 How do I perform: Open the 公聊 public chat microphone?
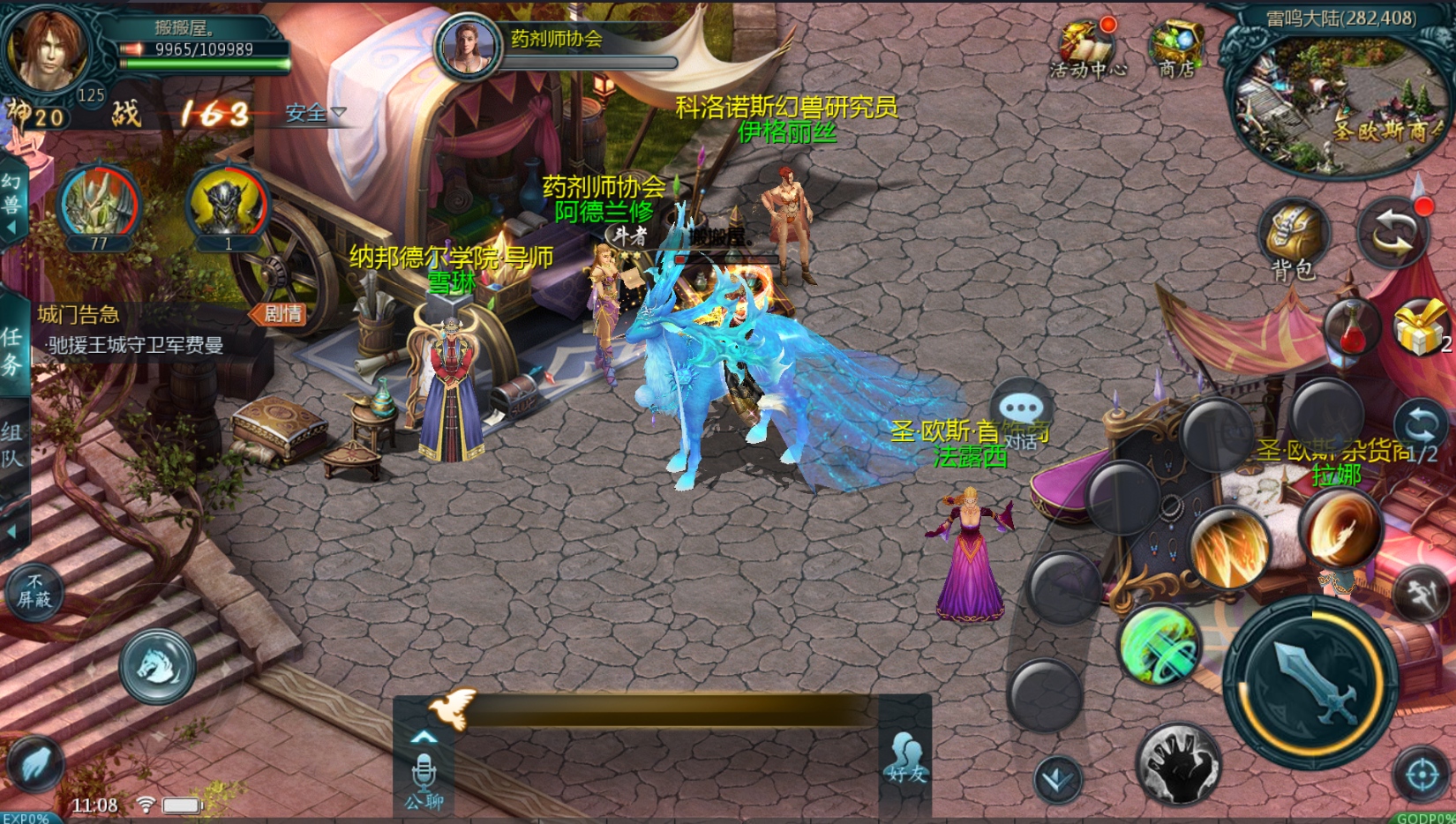pos(424,778)
